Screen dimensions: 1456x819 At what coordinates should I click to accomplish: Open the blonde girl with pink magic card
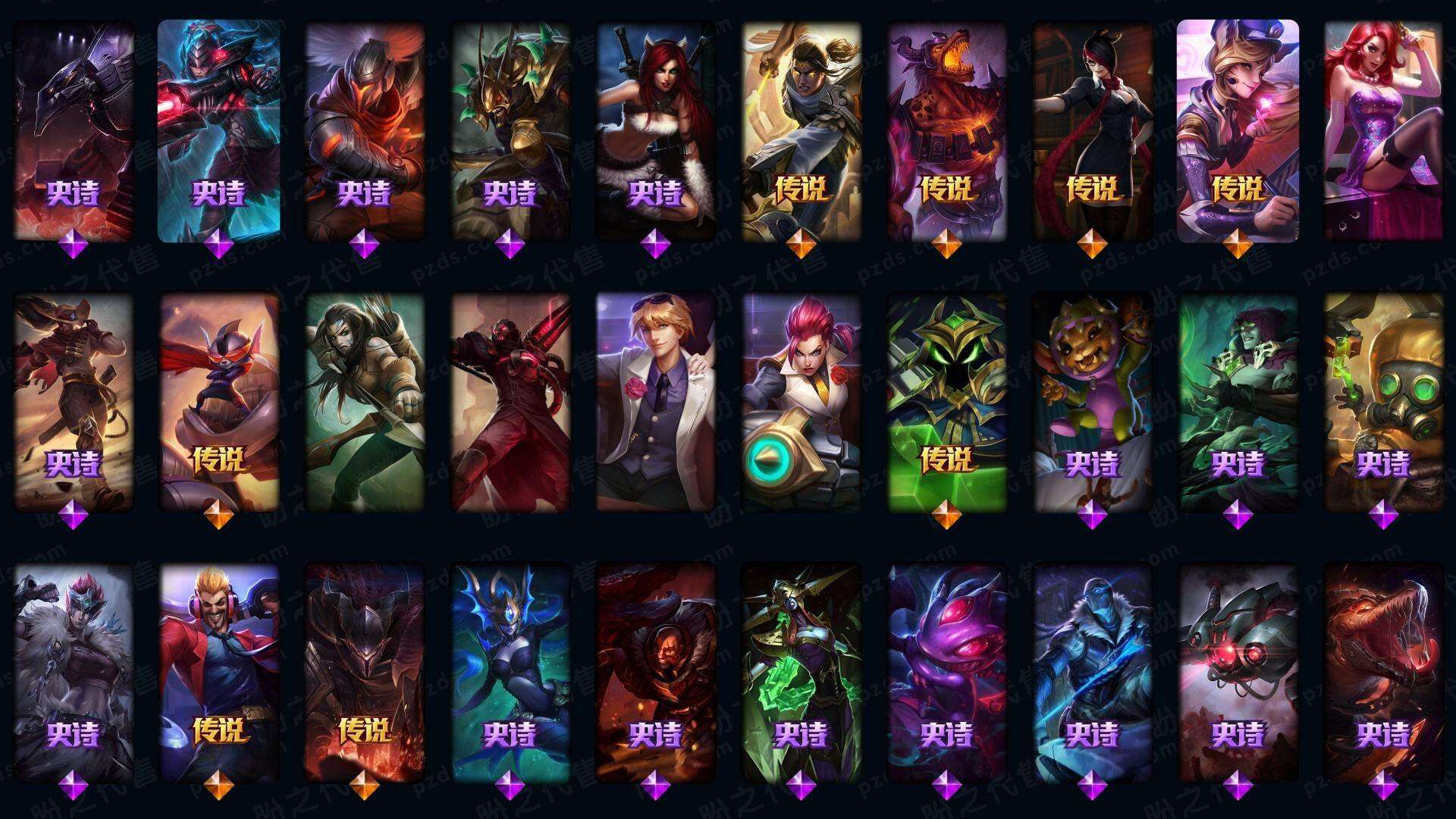[1238, 129]
